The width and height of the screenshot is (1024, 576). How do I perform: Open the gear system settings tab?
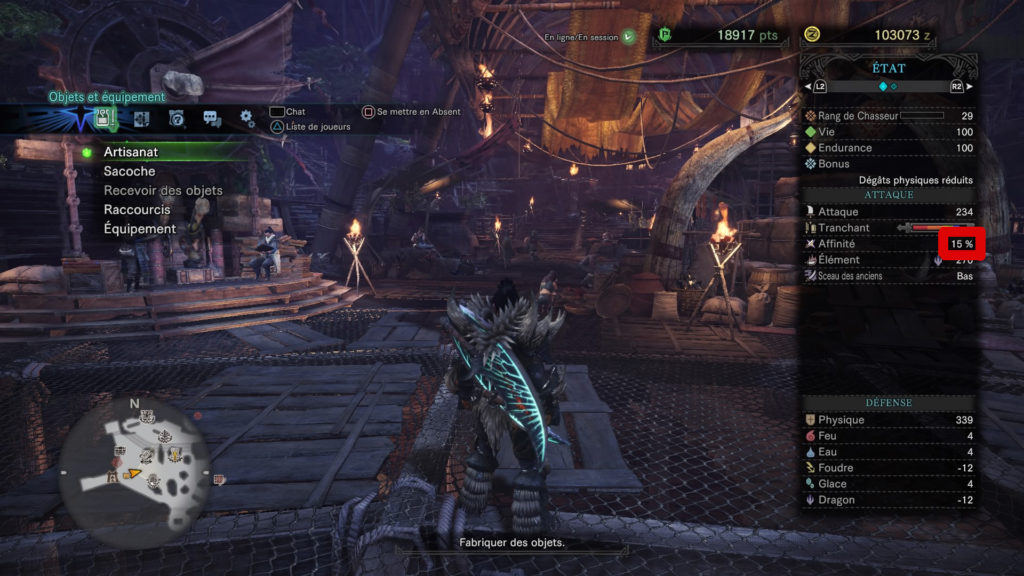coord(247,119)
